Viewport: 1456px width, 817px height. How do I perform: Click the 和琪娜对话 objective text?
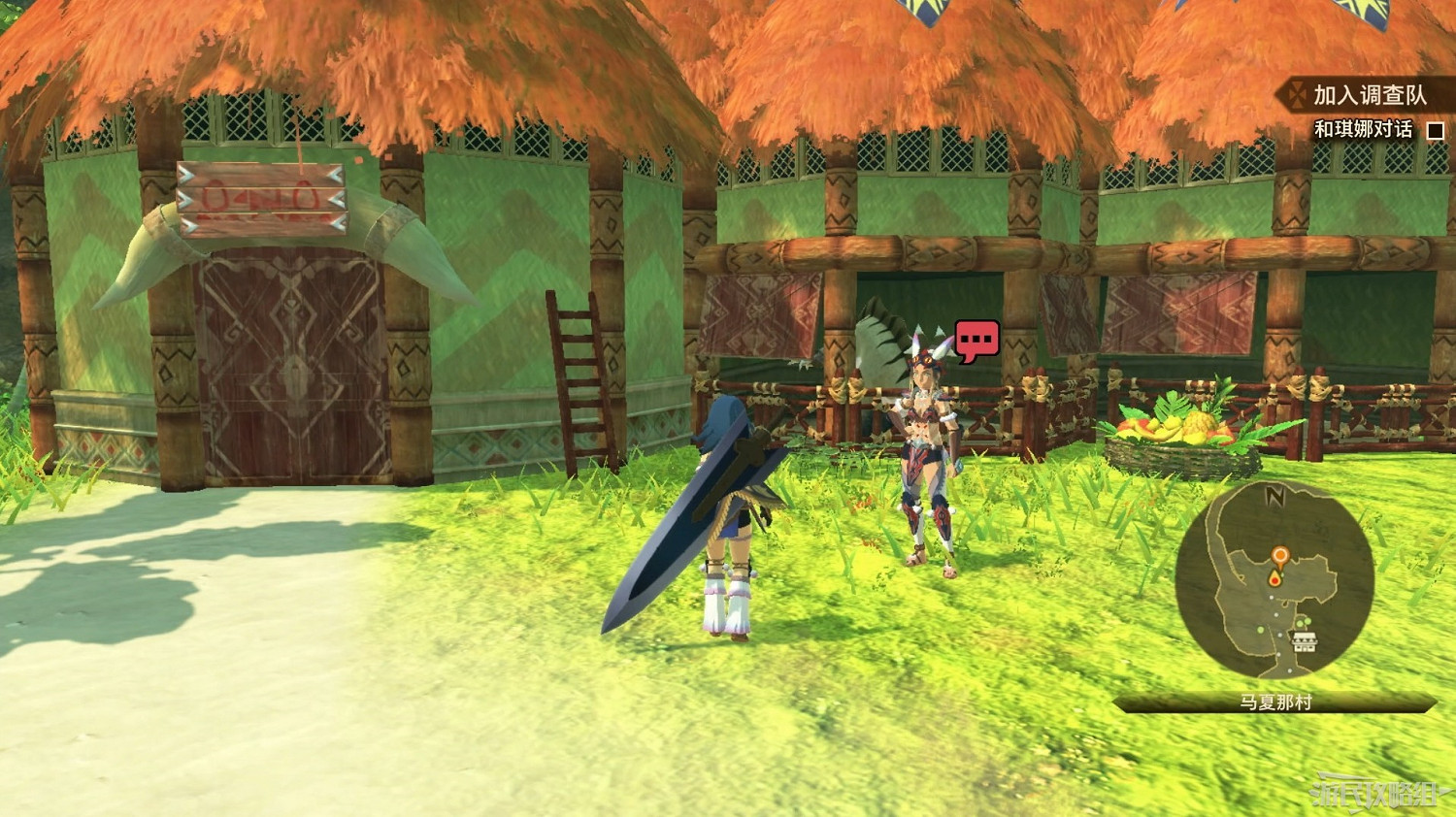[x=1364, y=129]
